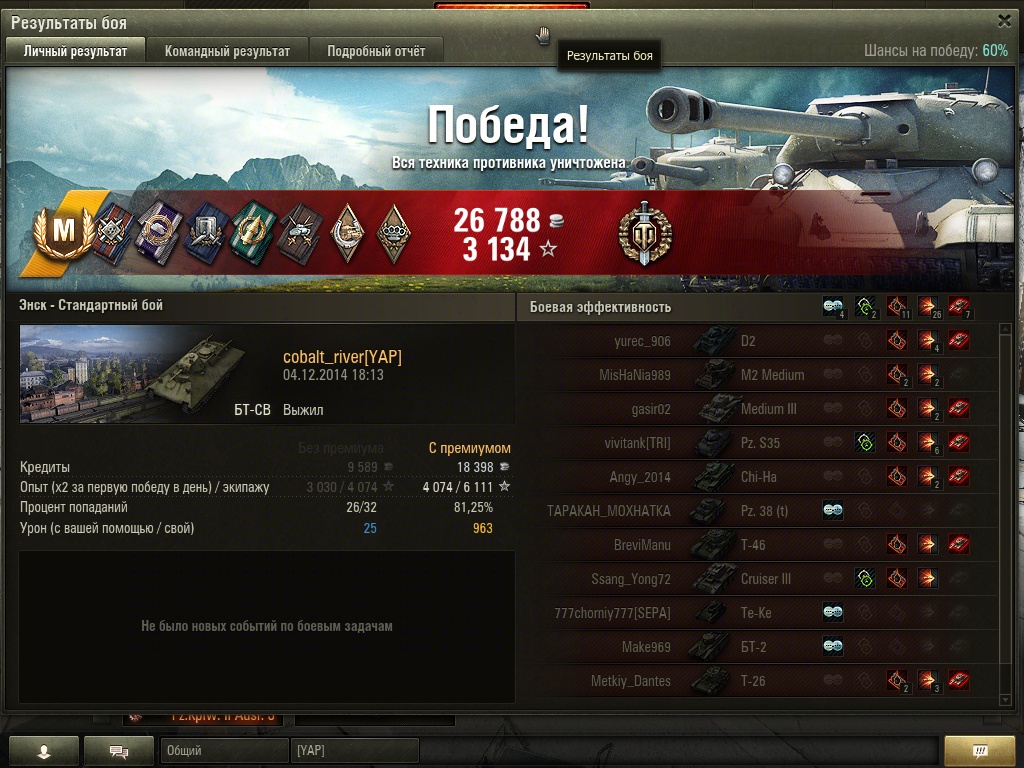Close the battle results window

pos(1004,21)
